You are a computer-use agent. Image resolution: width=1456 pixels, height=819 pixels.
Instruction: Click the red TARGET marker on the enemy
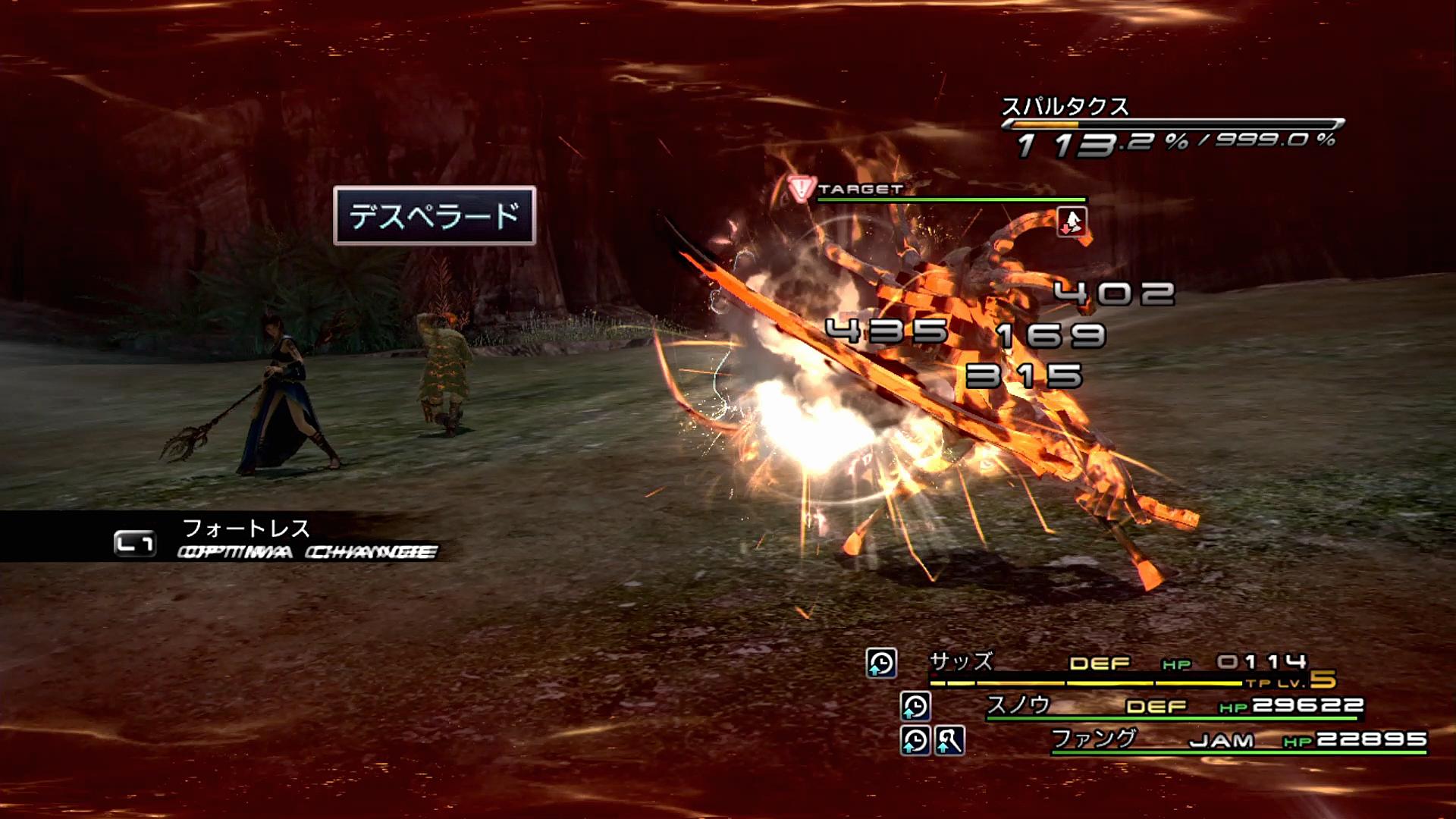801,190
